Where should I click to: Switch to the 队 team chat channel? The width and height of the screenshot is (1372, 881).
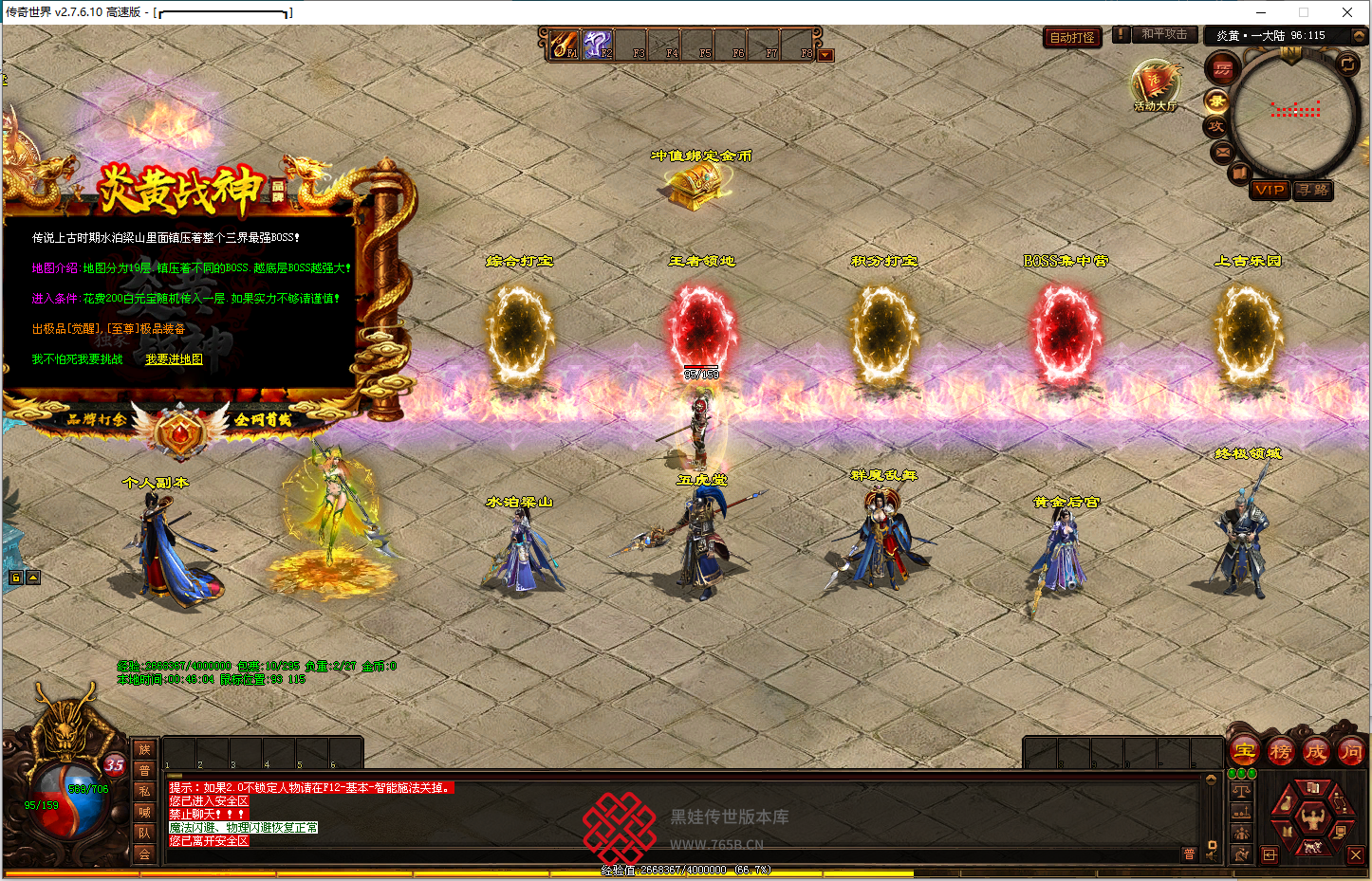pyautogui.click(x=144, y=833)
